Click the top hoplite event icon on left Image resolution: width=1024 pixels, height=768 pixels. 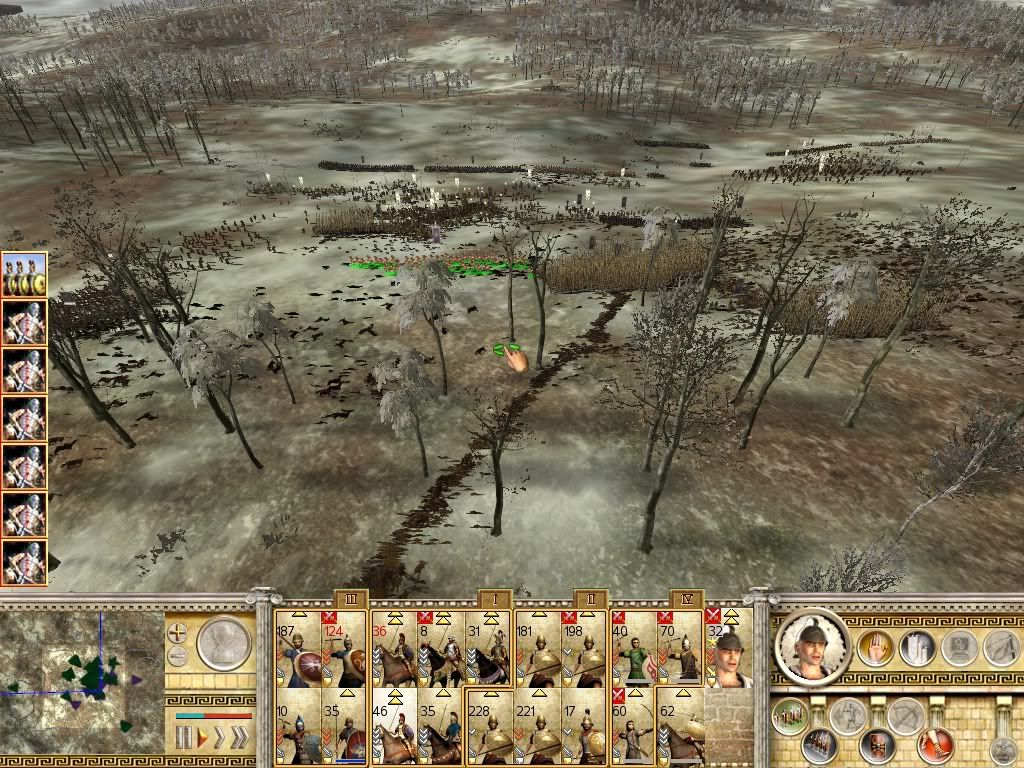pos(22,273)
